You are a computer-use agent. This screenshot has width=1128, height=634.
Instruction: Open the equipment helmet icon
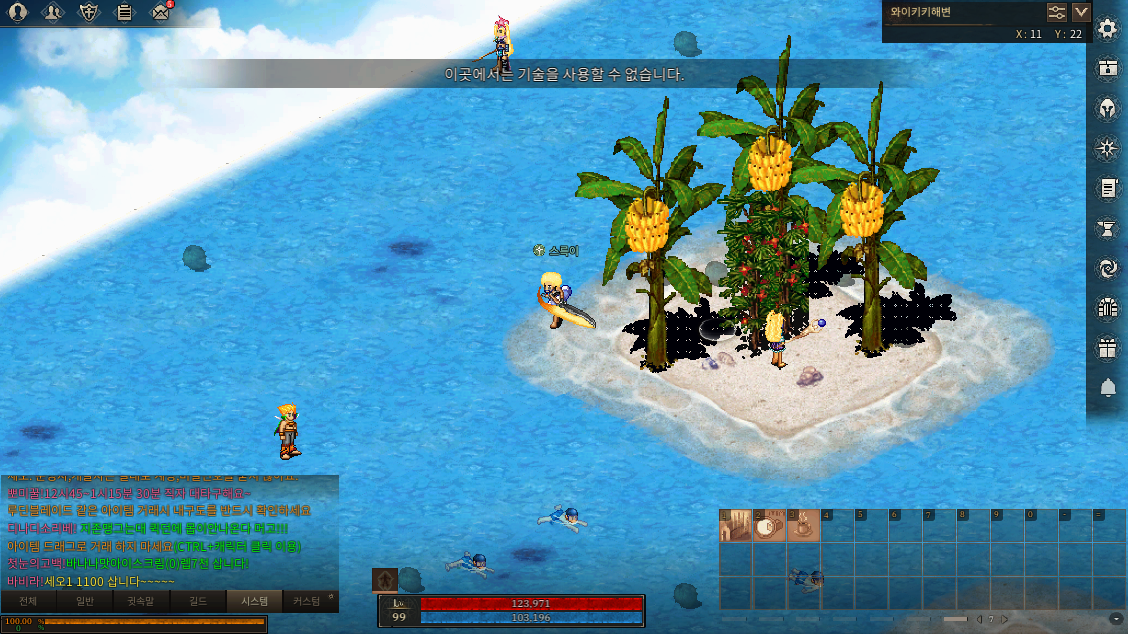pos(1107,108)
